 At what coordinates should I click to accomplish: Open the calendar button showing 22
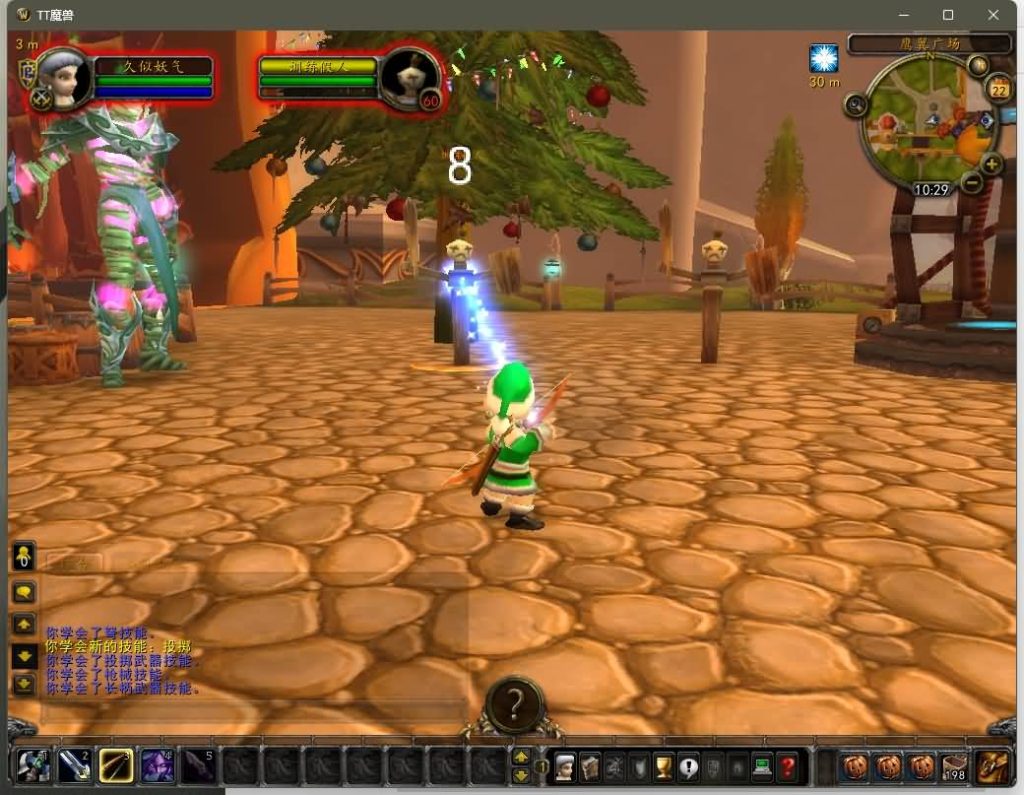point(997,90)
